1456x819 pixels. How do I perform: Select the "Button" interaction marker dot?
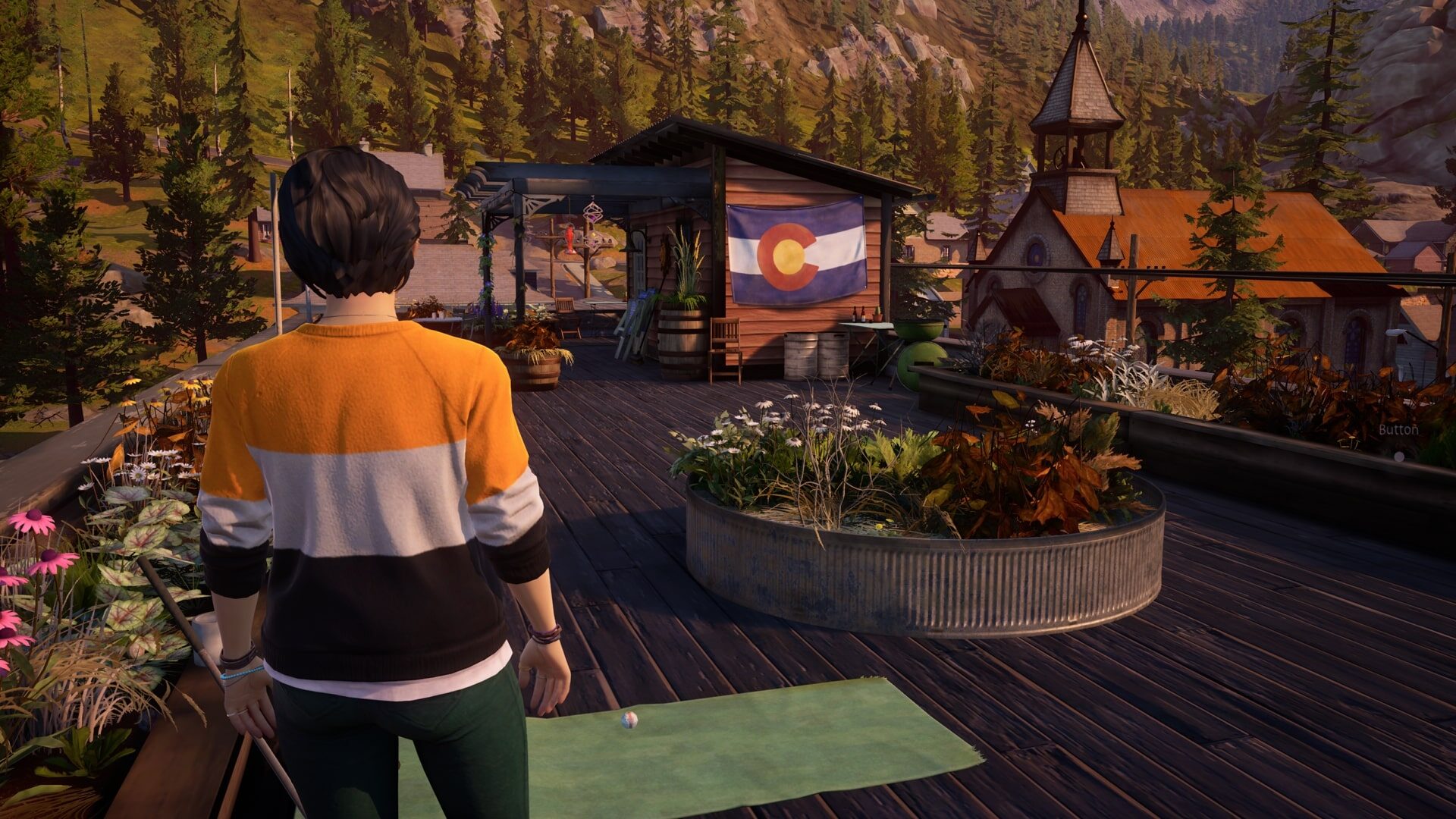tap(1399, 457)
